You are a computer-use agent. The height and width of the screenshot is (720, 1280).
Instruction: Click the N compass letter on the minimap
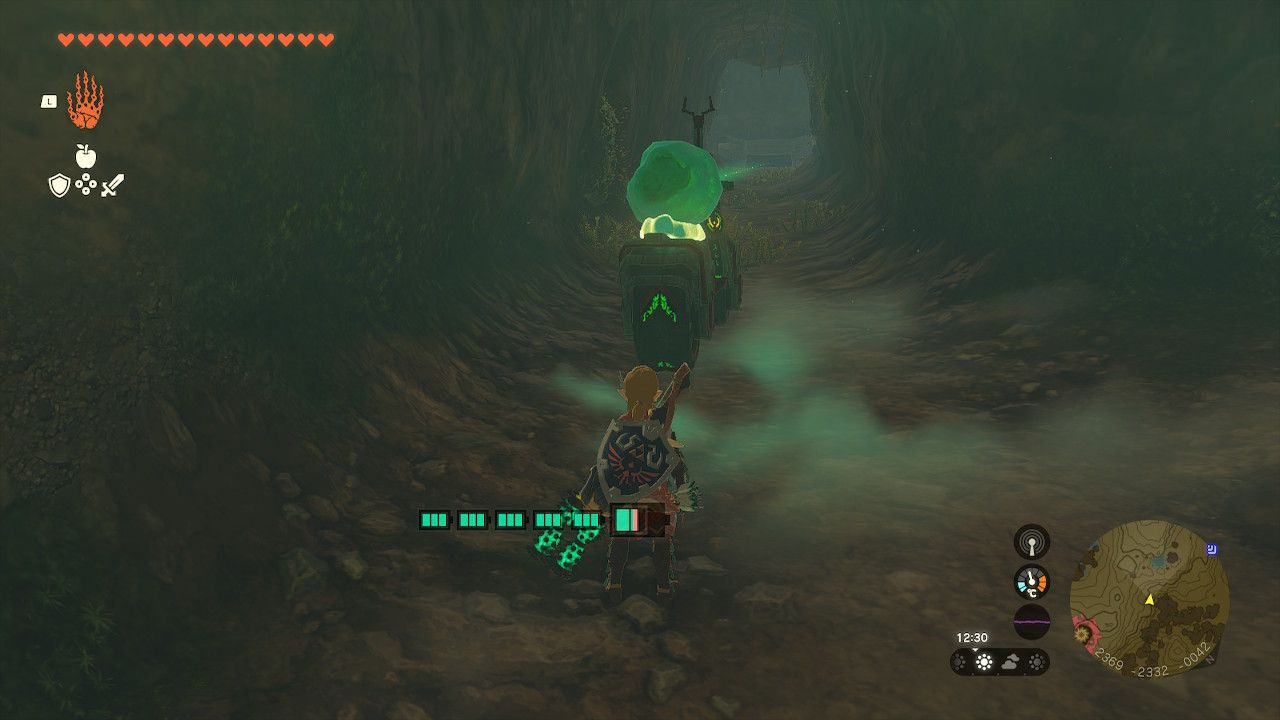click(x=1209, y=659)
